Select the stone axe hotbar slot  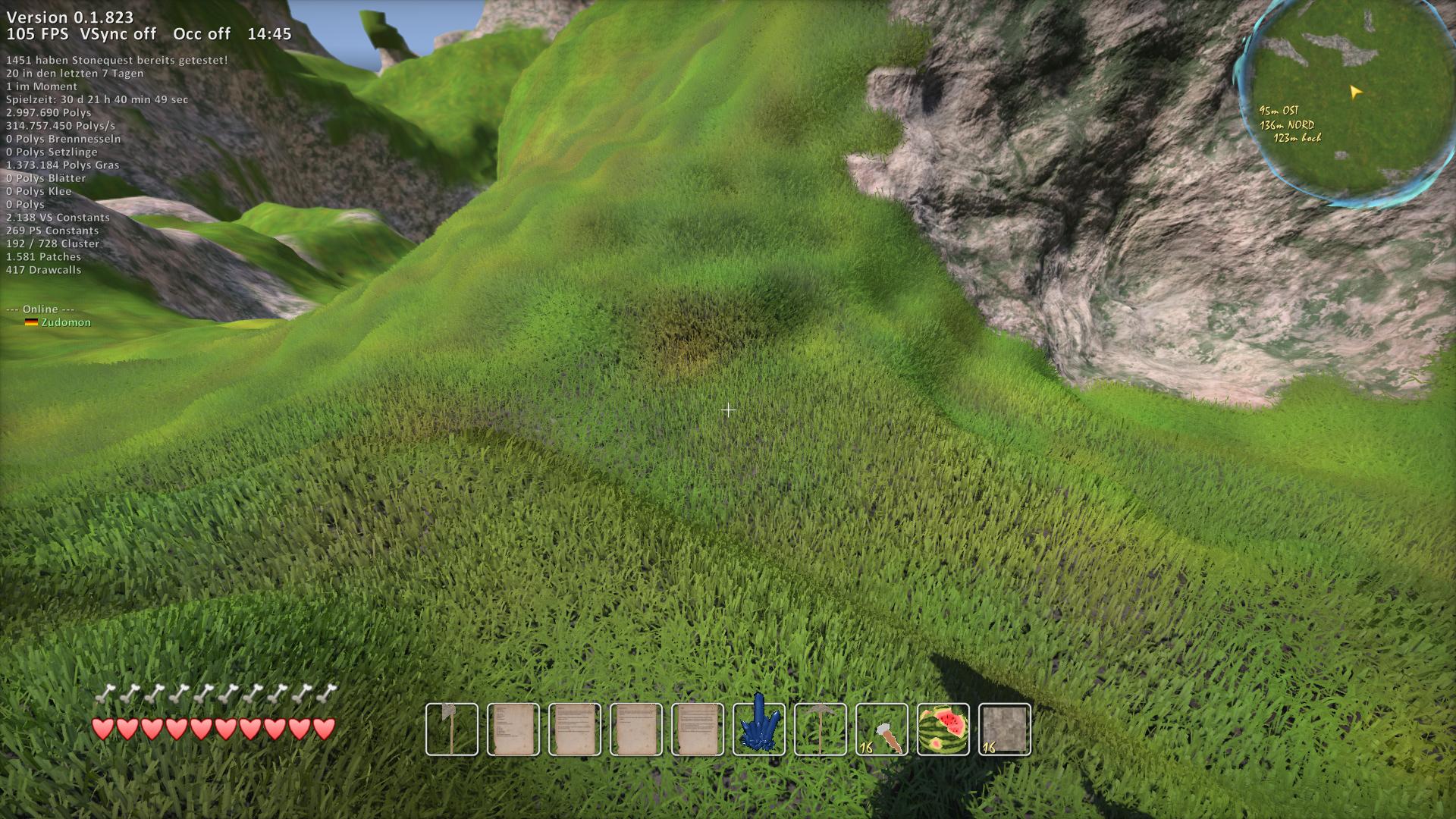point(452,730)
